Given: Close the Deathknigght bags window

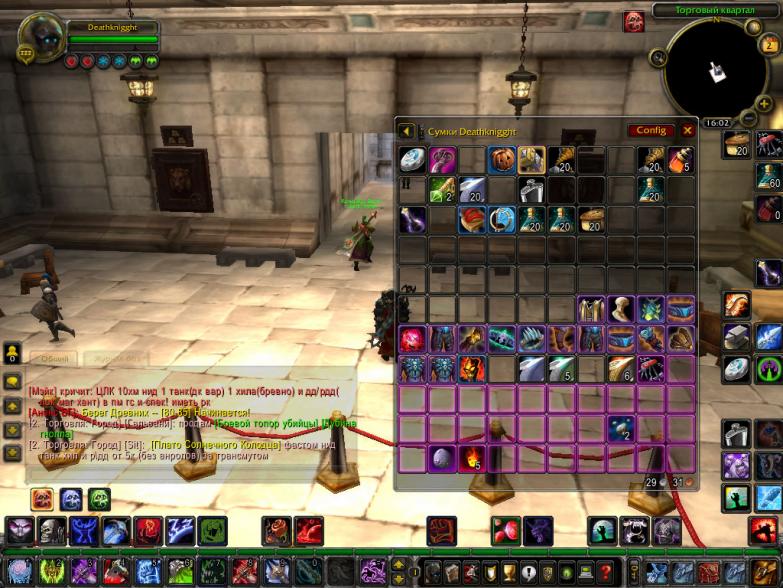Looking at the screenshot, I should coord(688,130).
